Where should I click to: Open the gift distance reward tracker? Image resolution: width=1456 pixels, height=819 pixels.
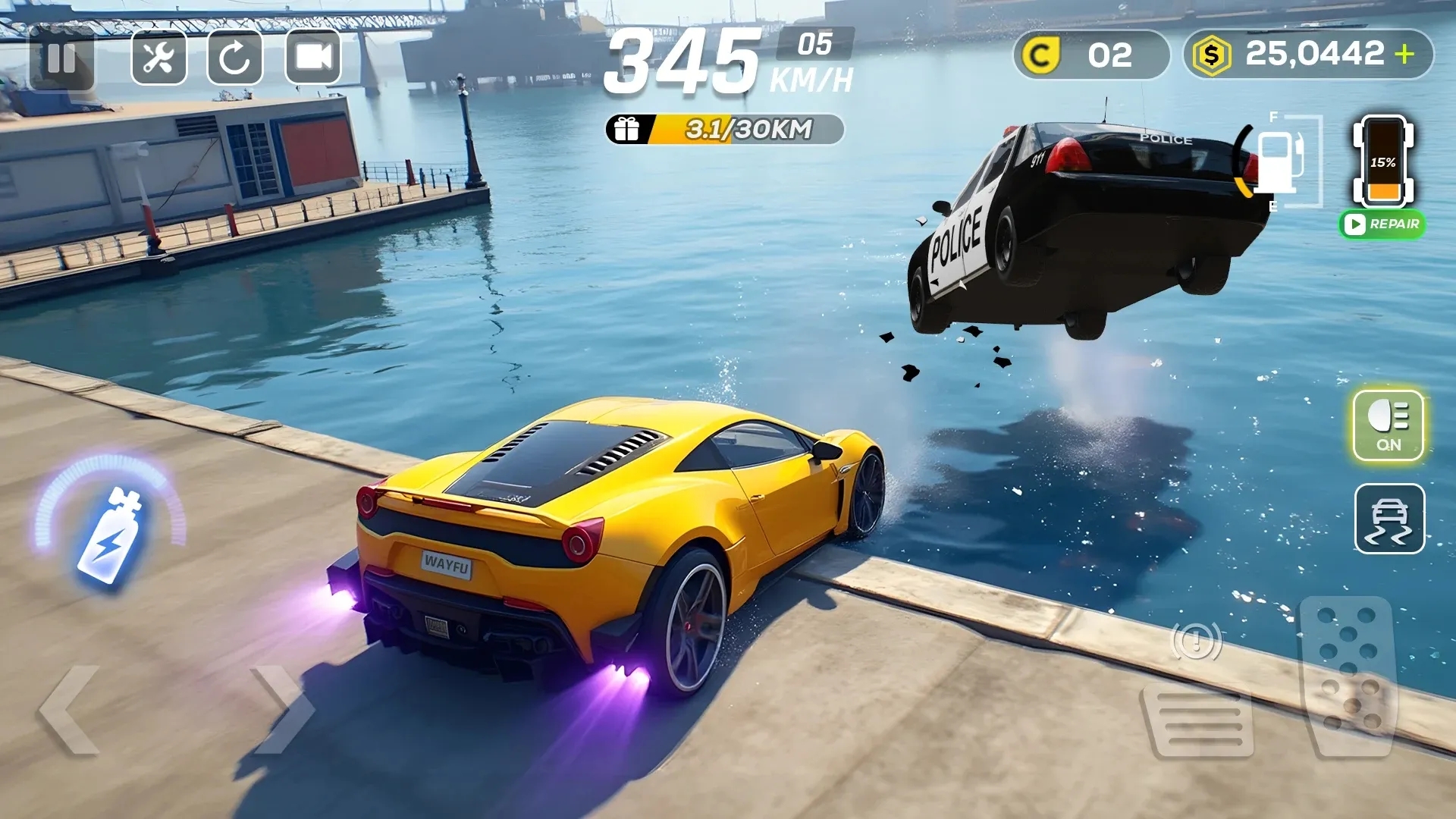725,130
